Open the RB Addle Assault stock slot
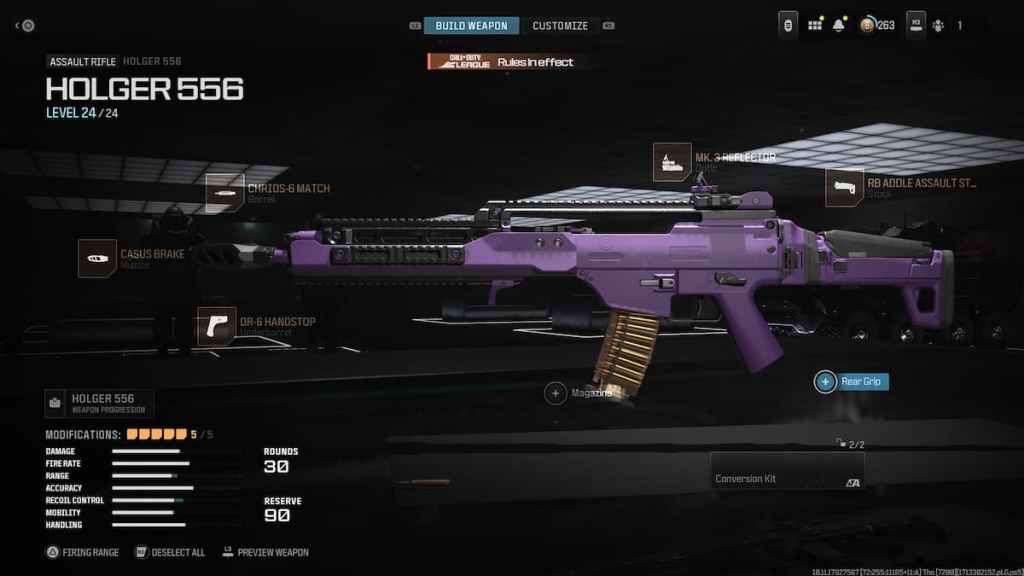Screen dimensions: 1024x576 click(844, 187)
